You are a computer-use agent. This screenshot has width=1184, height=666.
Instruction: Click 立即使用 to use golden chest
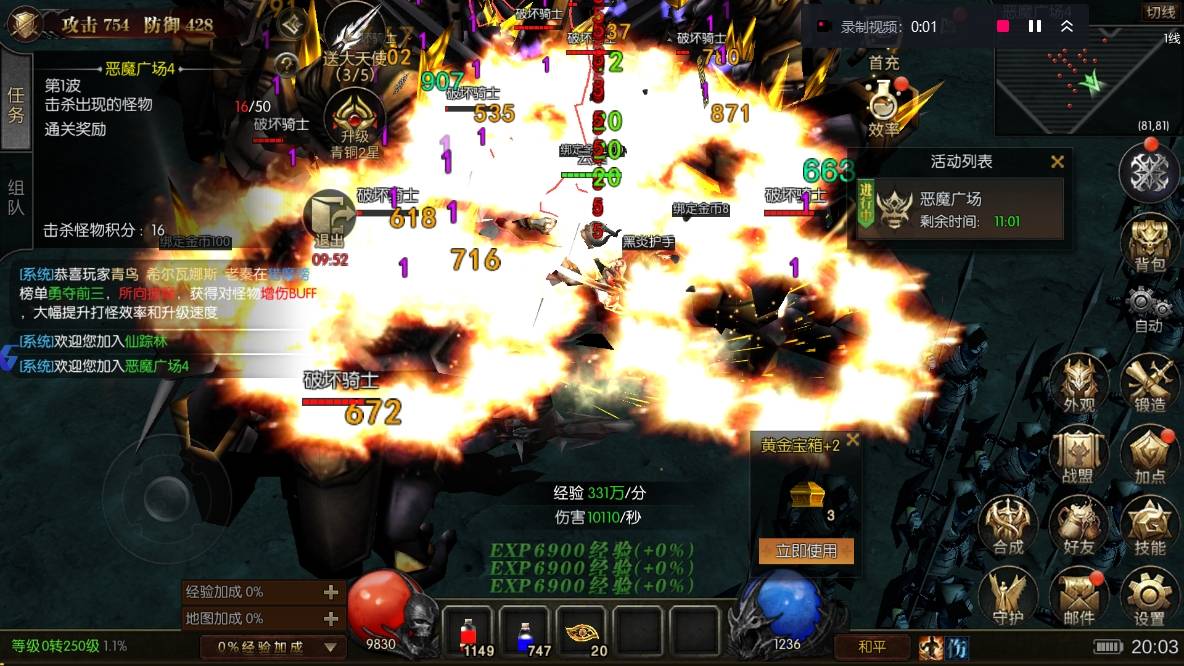[x=806, y=551]
